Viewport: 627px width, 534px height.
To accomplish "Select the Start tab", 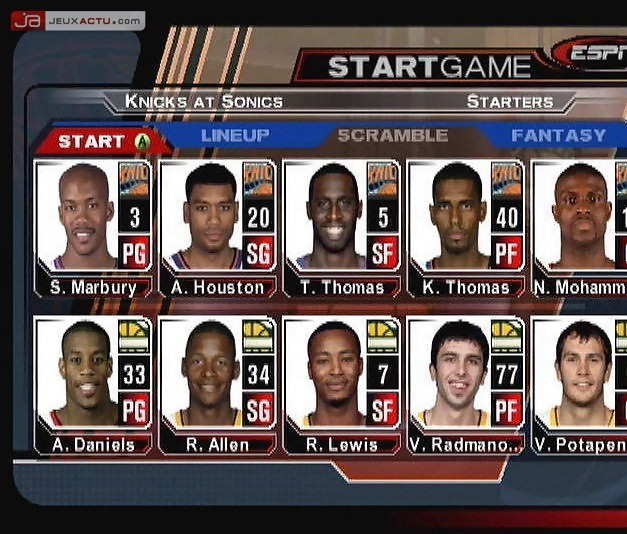I will [100, 141].
